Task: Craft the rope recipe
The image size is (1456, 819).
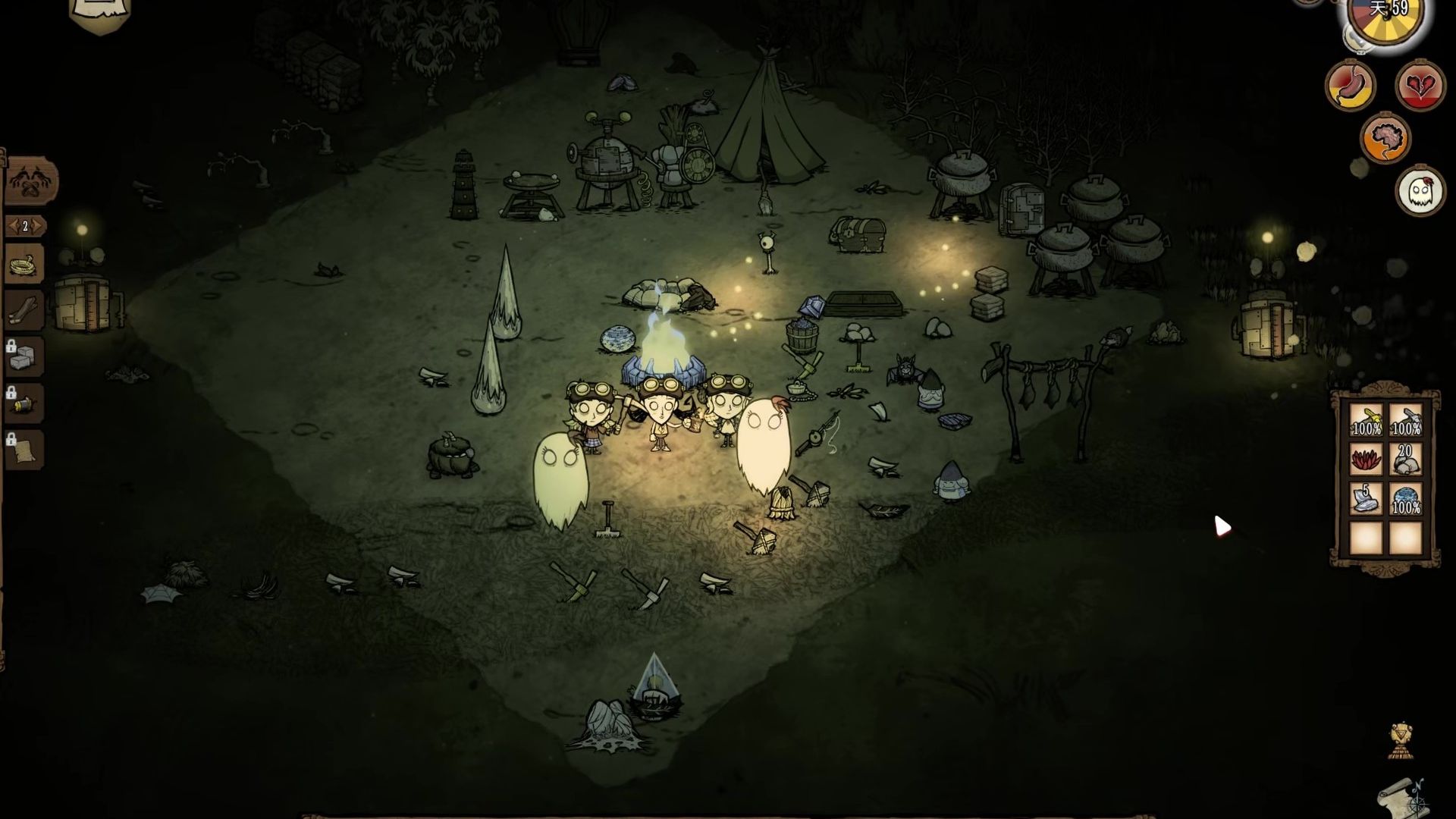Action: click(x=25, y=265)
